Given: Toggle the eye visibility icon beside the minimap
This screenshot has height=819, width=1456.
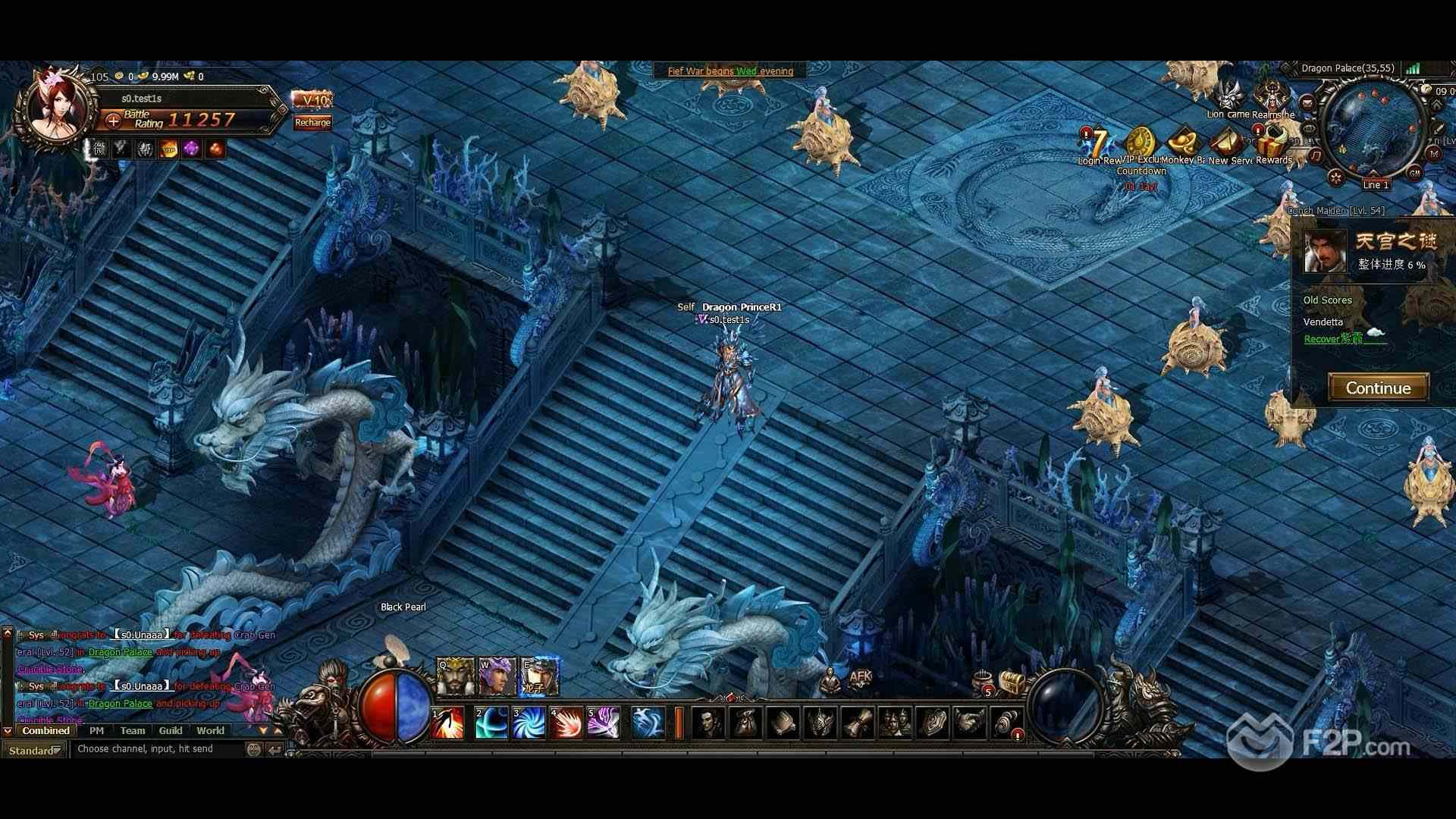Looking at the screenshot, I should (x=1310, y=127).
